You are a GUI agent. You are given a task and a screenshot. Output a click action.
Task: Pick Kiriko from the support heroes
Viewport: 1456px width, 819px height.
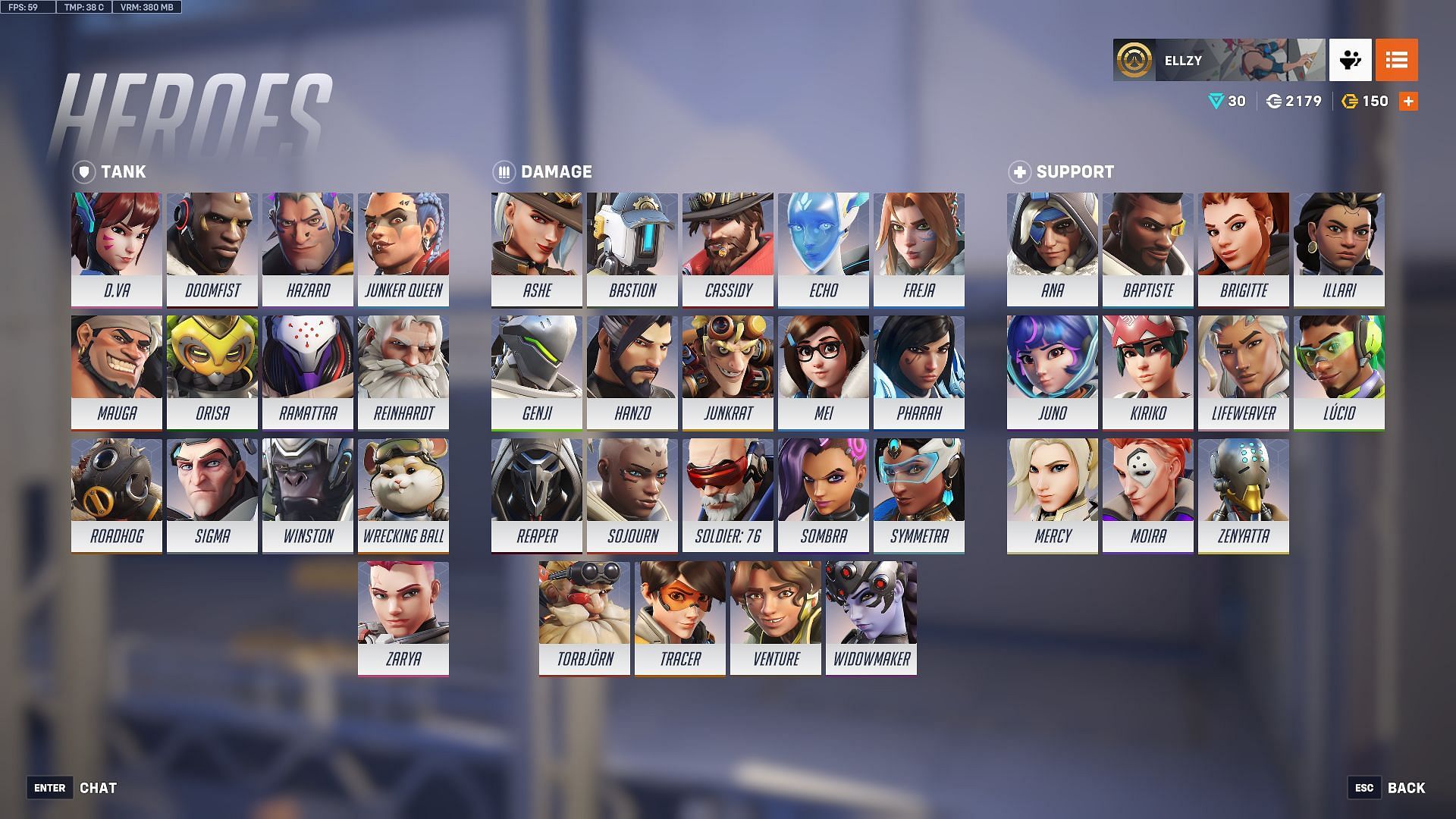tap(1147, 372)
